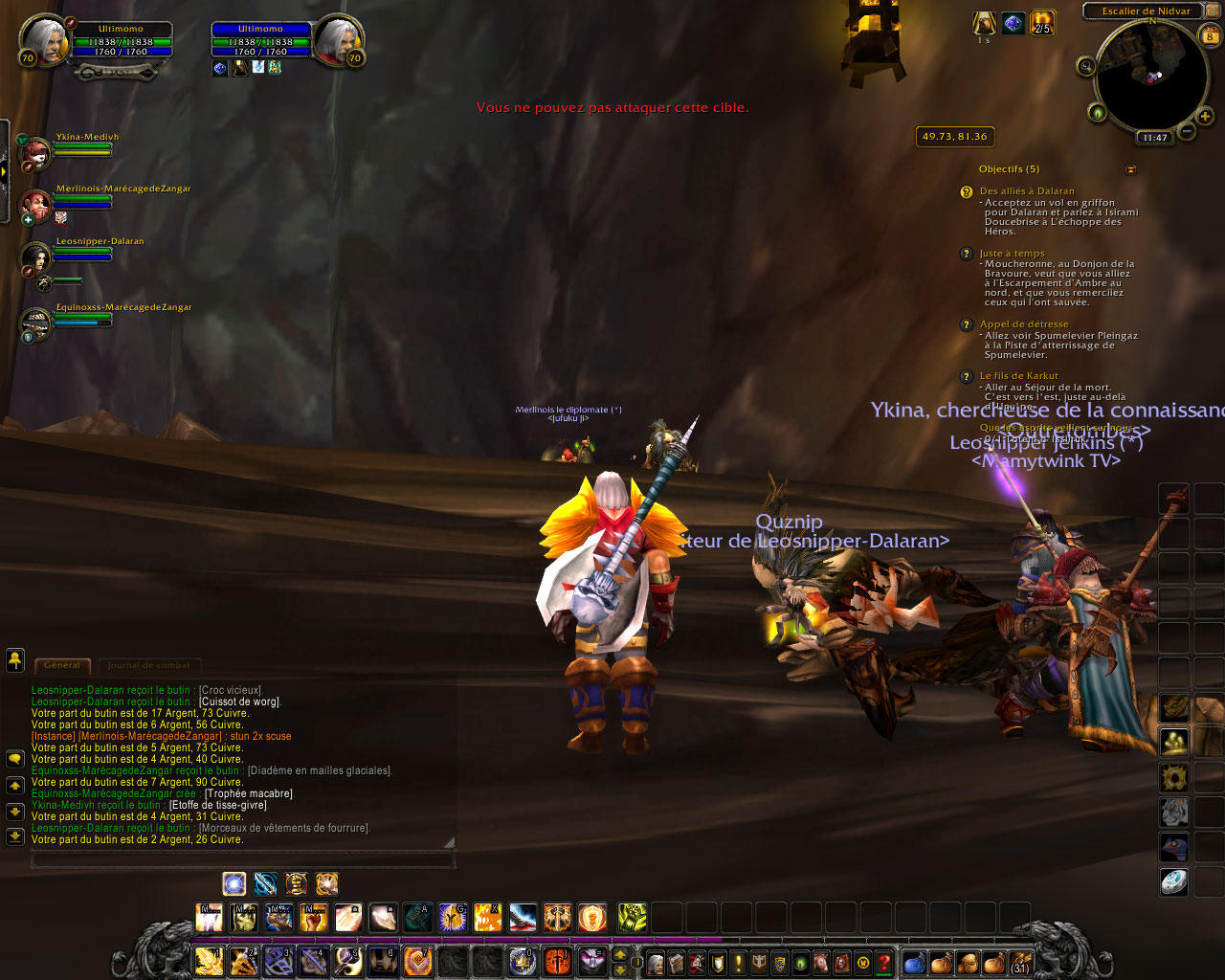Click Ultimomo's player portrait

[x=44, y=40]
